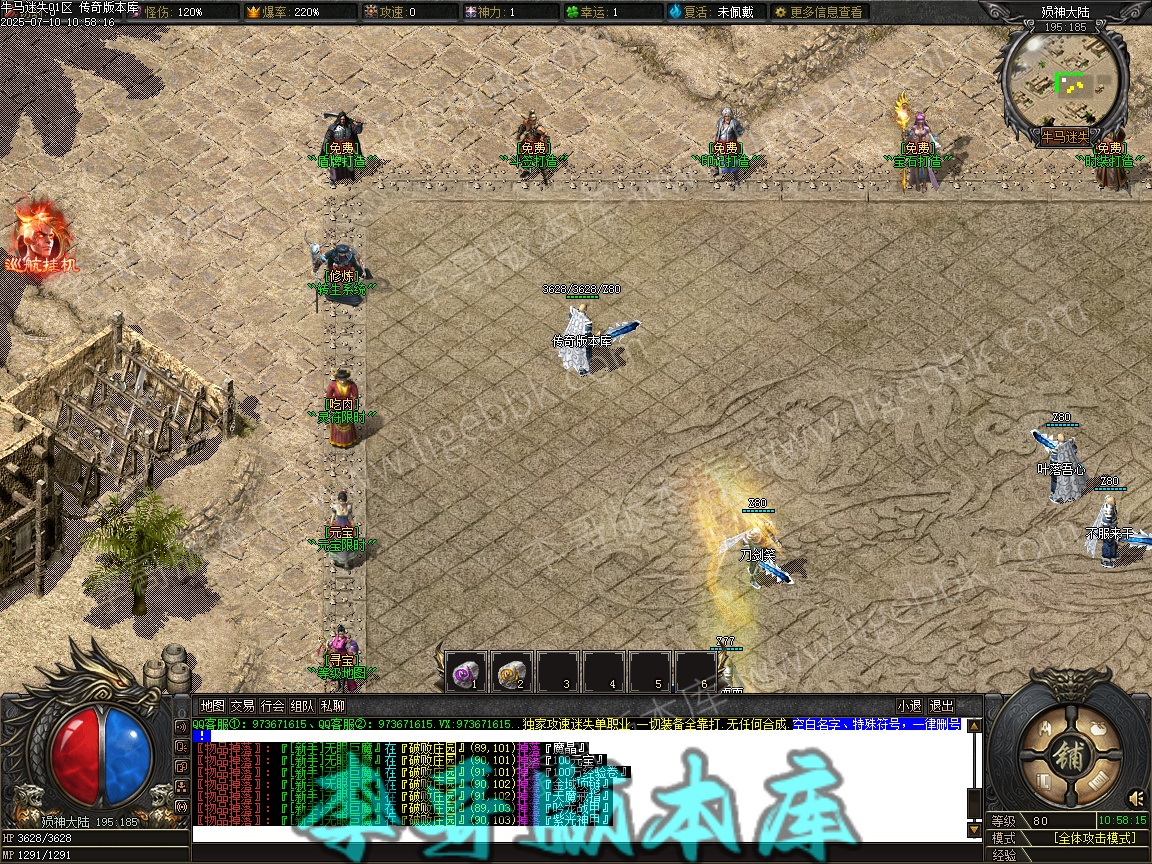Open the 地图 map tab
1152x864 pixels.
coord(212,706)
